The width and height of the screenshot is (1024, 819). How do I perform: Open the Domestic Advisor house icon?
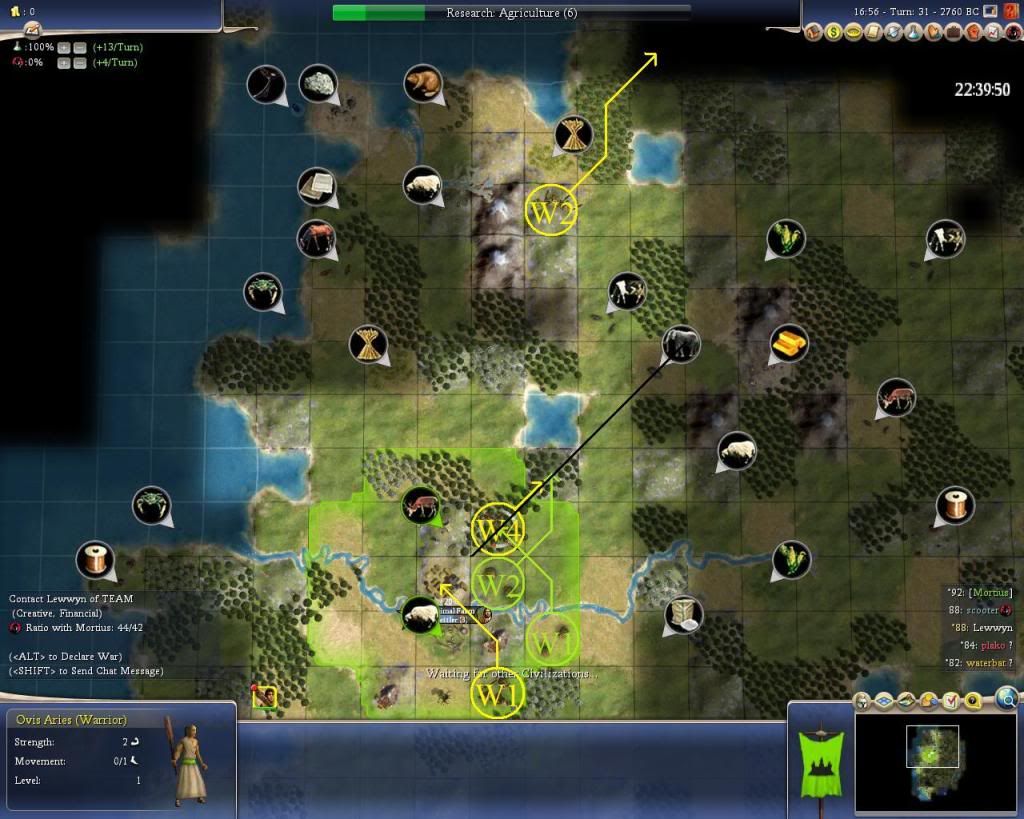pos(816,32)
